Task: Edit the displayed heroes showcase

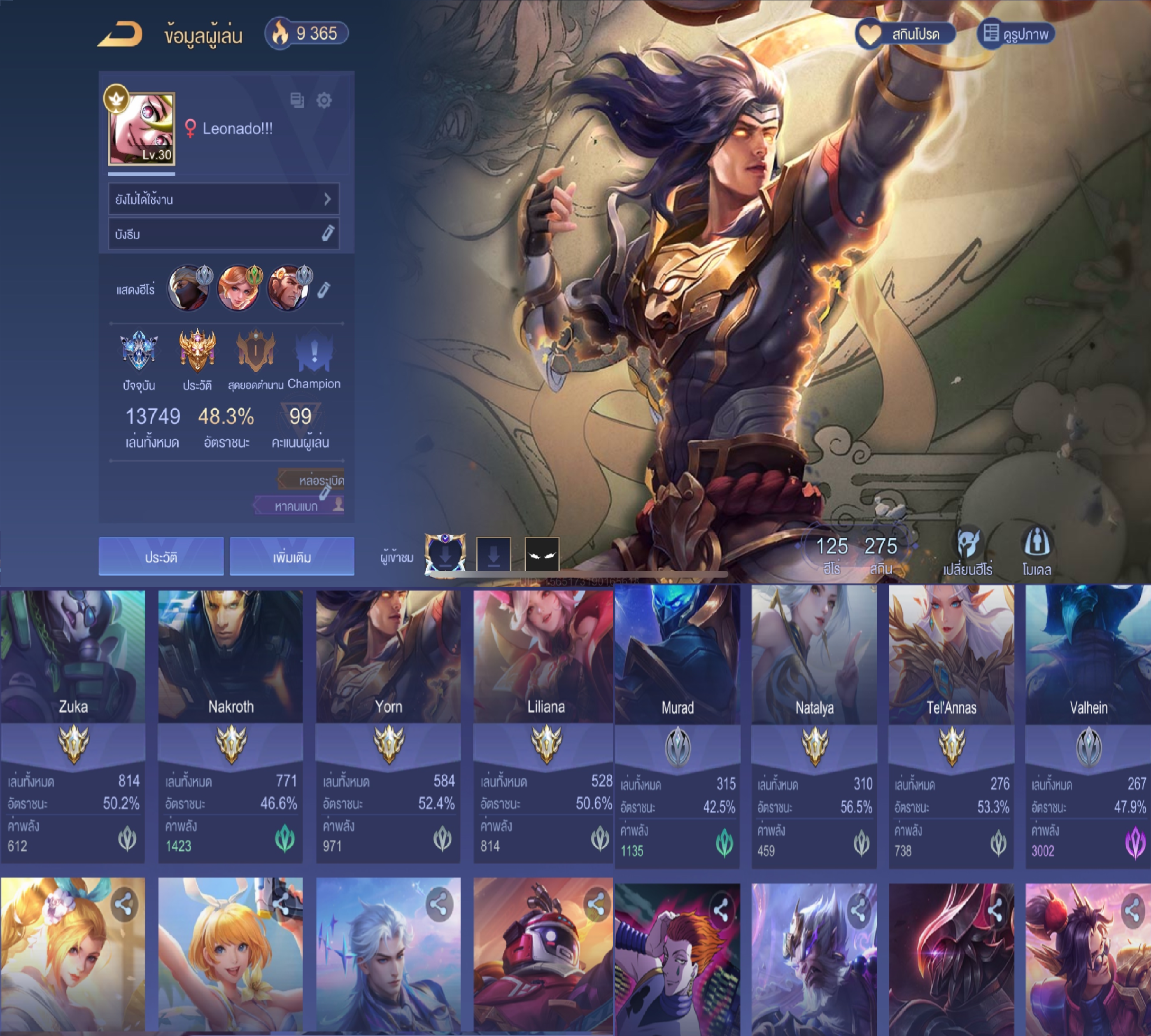Action: tap(324, 290)
